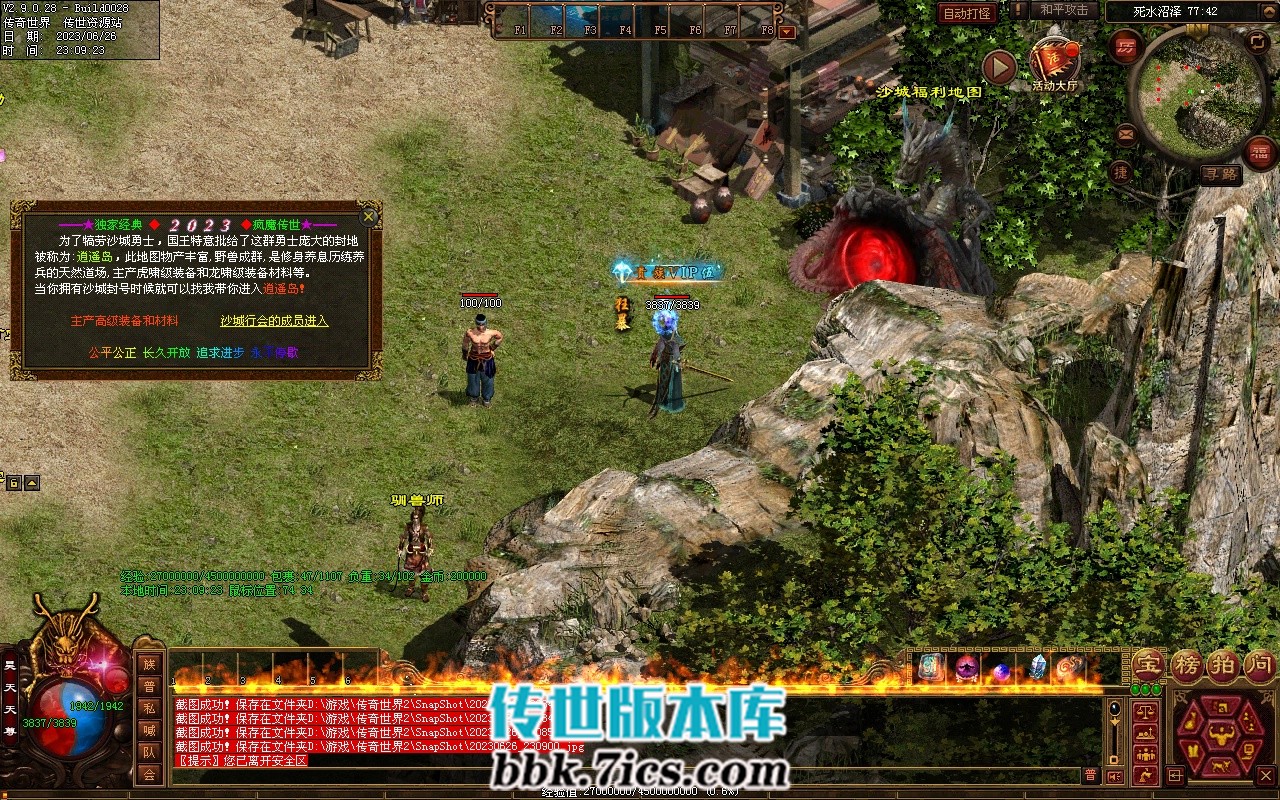
Task: Switch chat channel to 私 private
Action: point(149,708)
